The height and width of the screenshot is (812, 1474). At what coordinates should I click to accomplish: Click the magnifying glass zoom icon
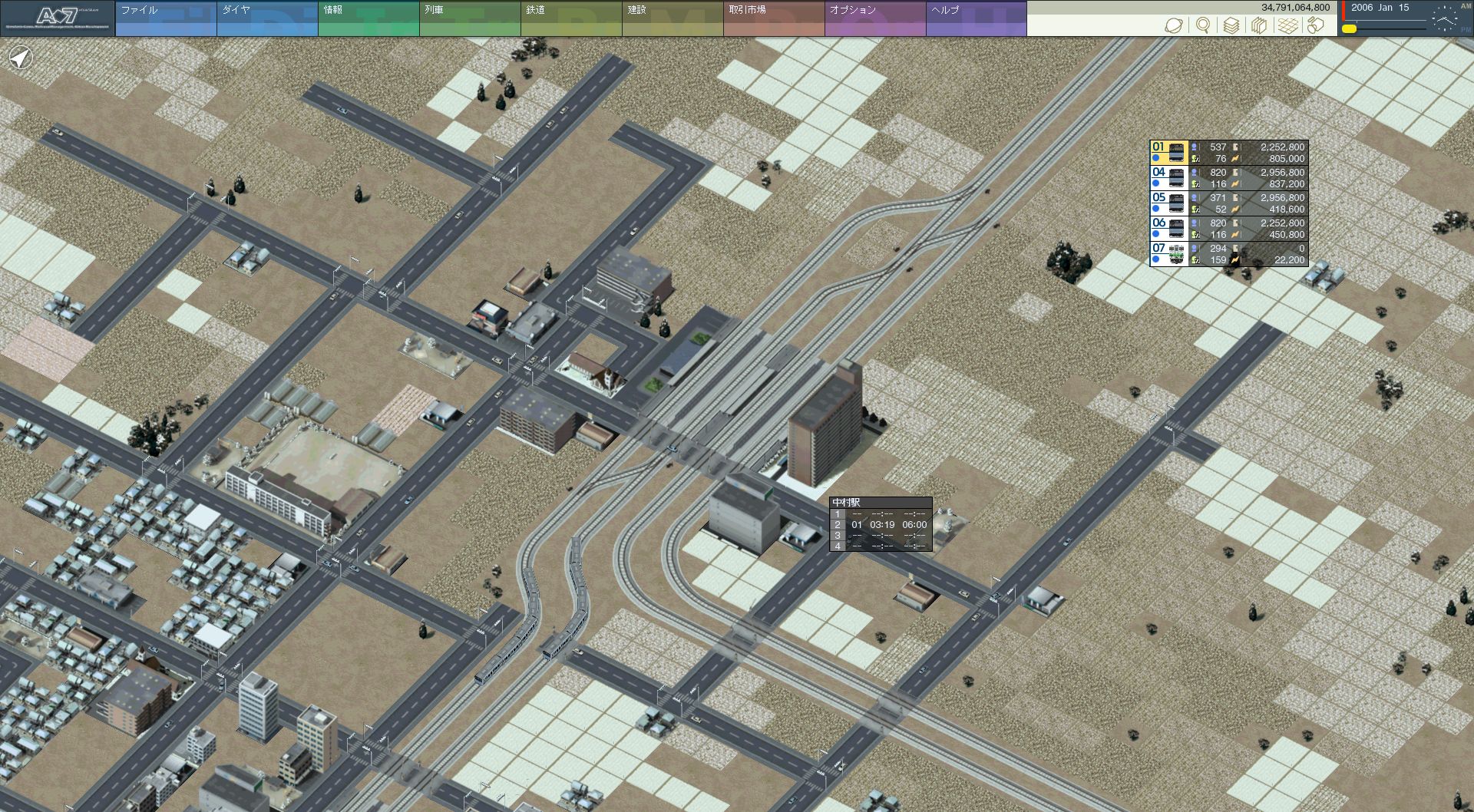[1203, 25]
